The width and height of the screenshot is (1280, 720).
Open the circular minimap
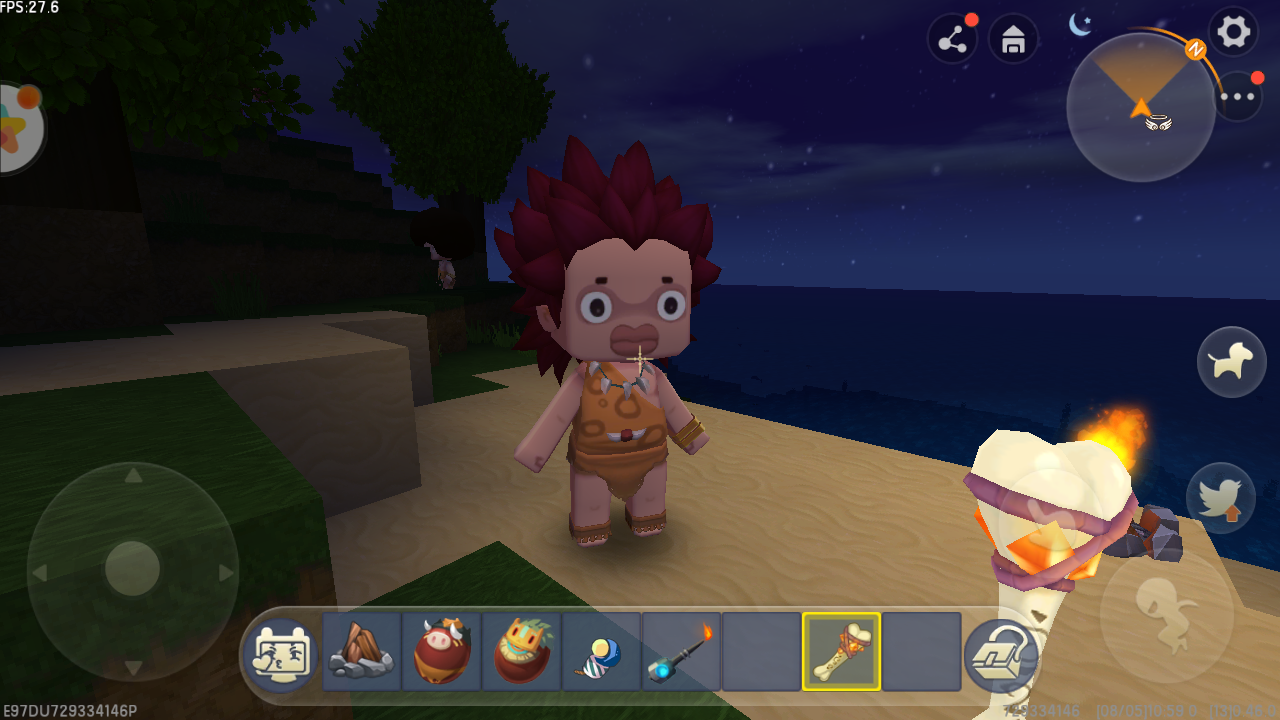click(x=1141, y=107)
